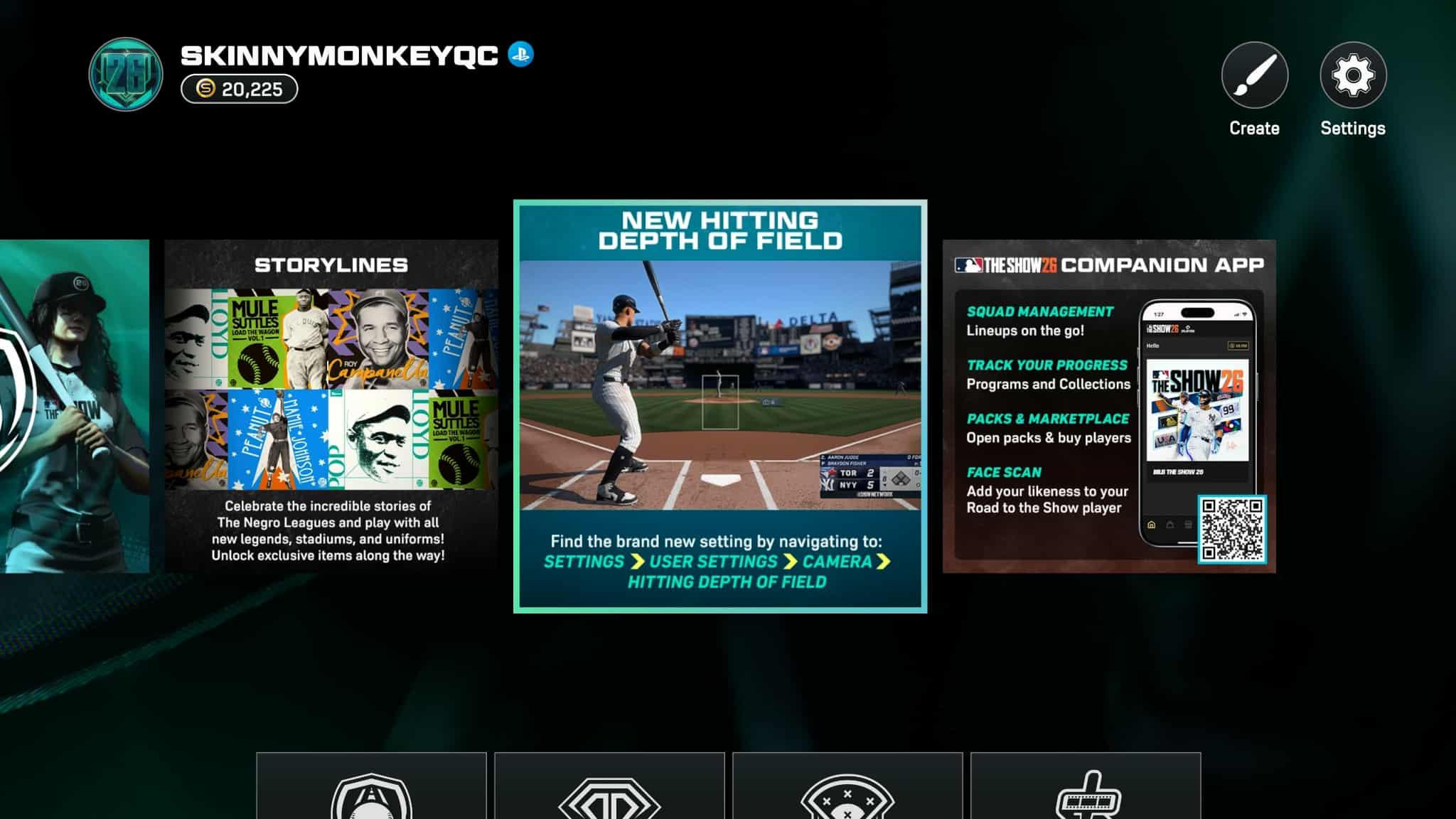The width and height of the screenshot is (1456, 819).
Task: Choose the baseball shield mode tile
Action: [x=371, y=788]
